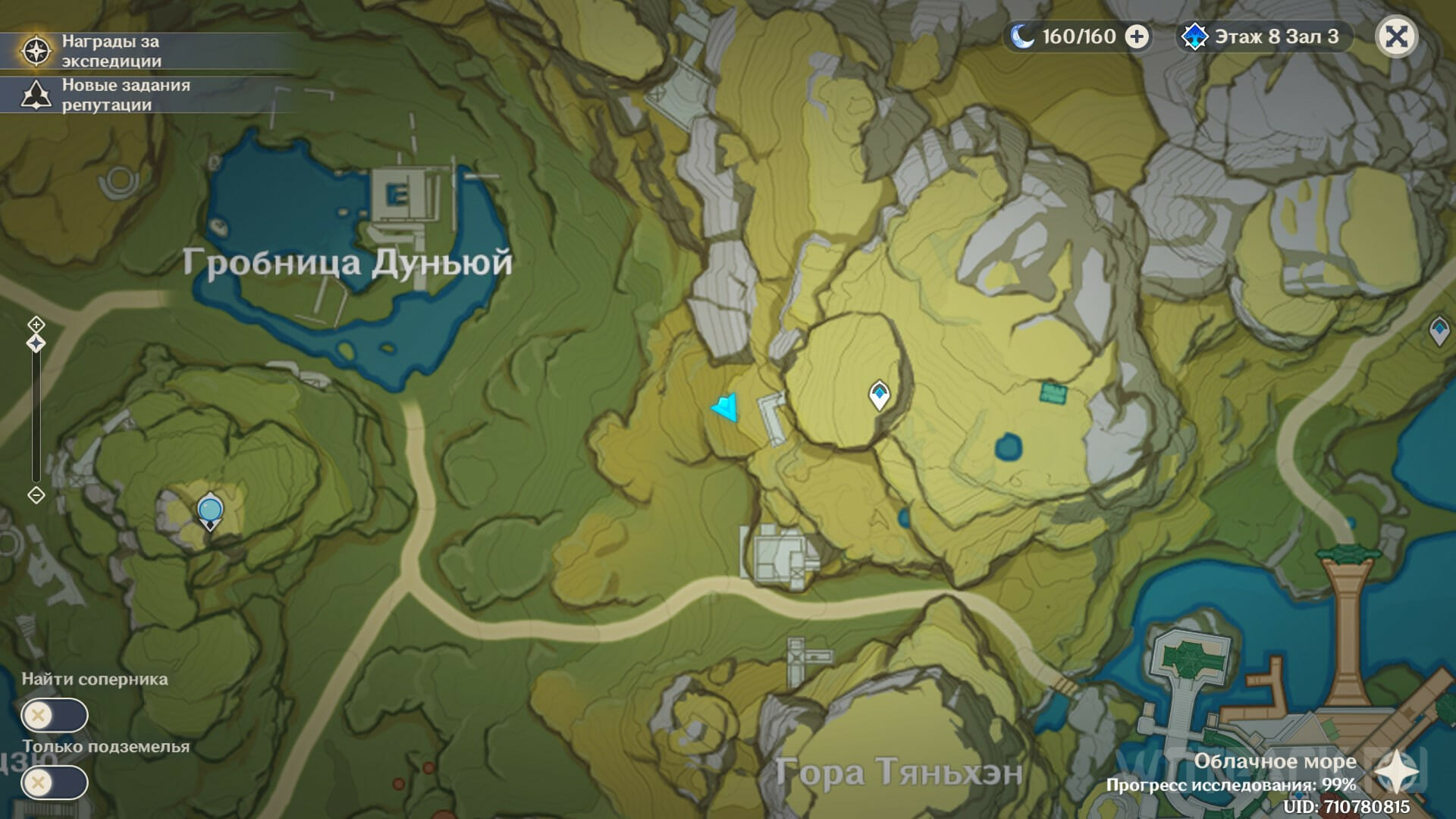Close the map with the X button
The height and width of the screenshot is (819, 1456).
1396,36
